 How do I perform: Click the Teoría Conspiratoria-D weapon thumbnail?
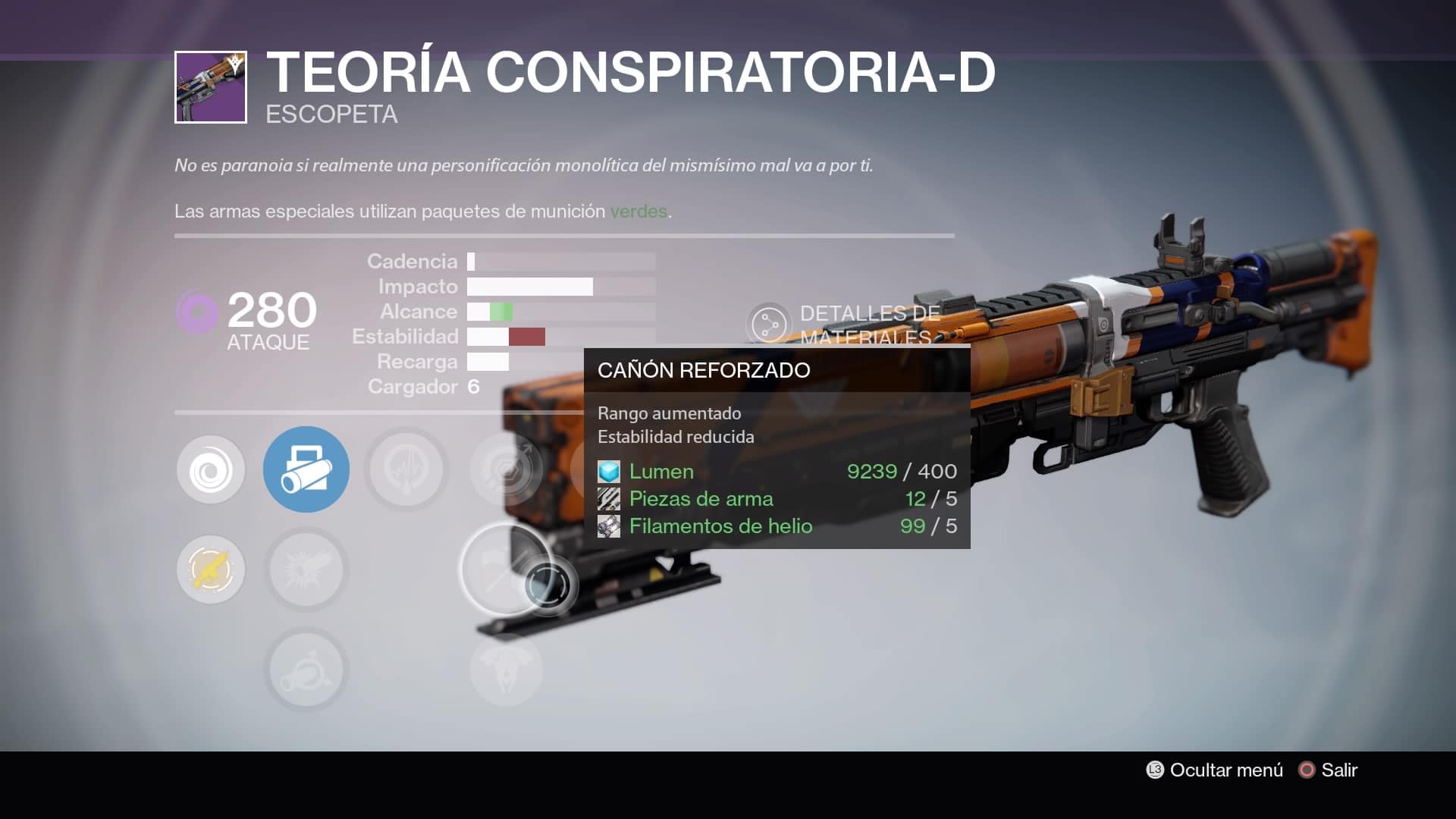[211, 87]
